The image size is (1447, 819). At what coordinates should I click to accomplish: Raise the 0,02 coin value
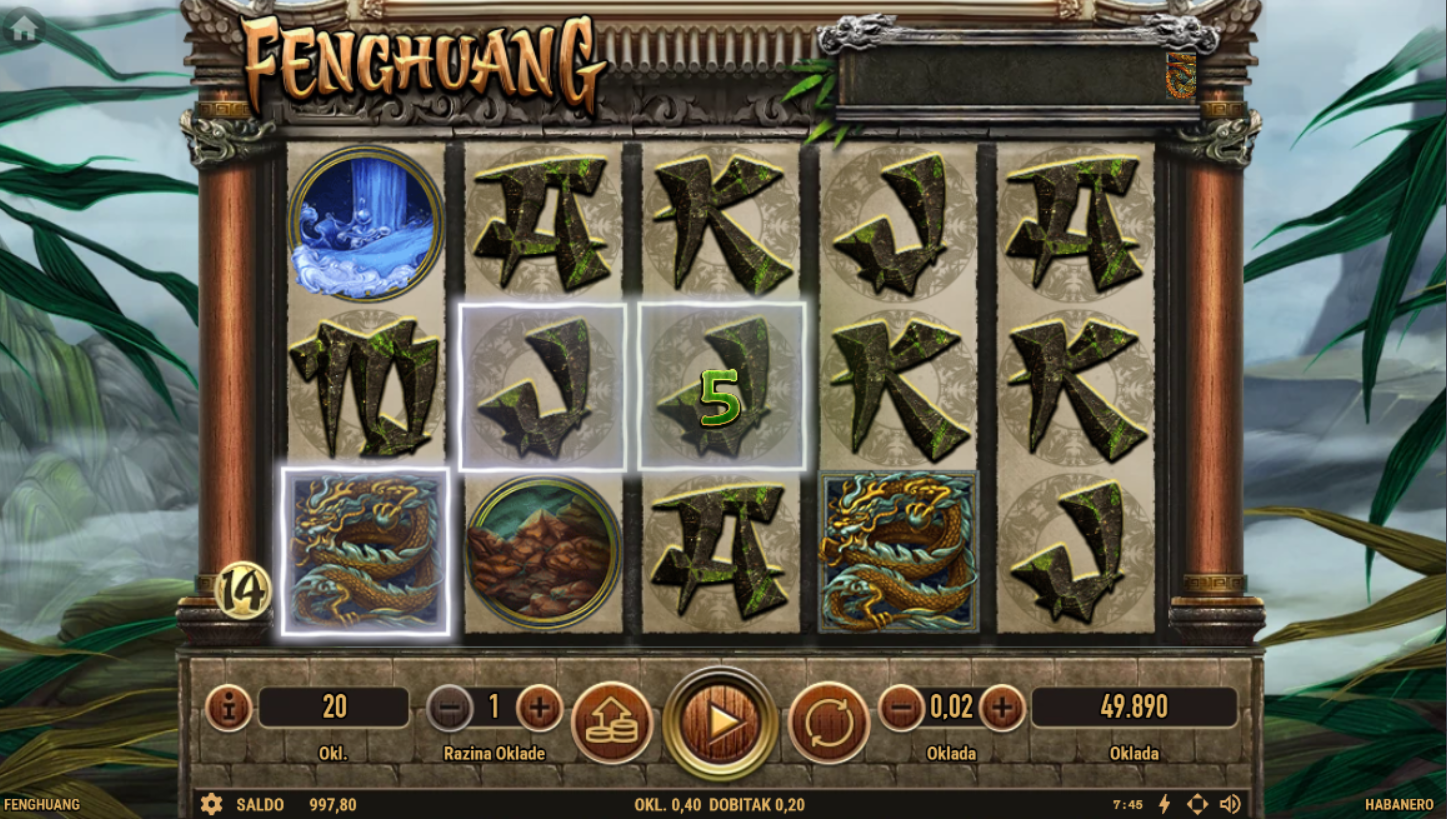pos(1002,708)
